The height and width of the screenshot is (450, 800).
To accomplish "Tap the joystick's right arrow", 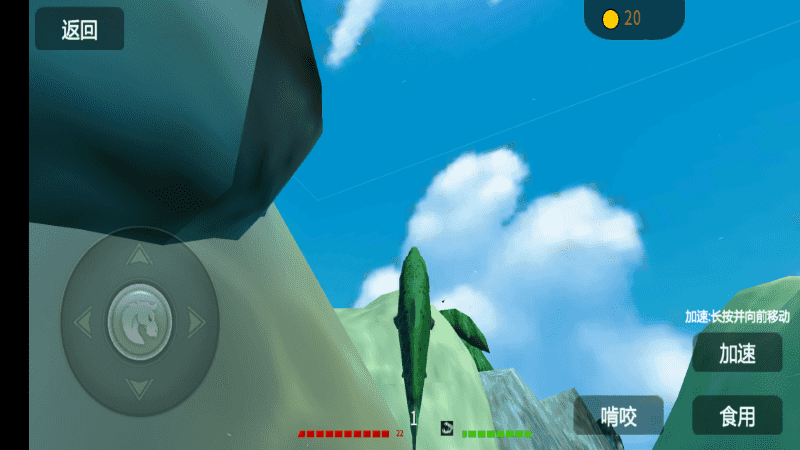I will 197,322.
